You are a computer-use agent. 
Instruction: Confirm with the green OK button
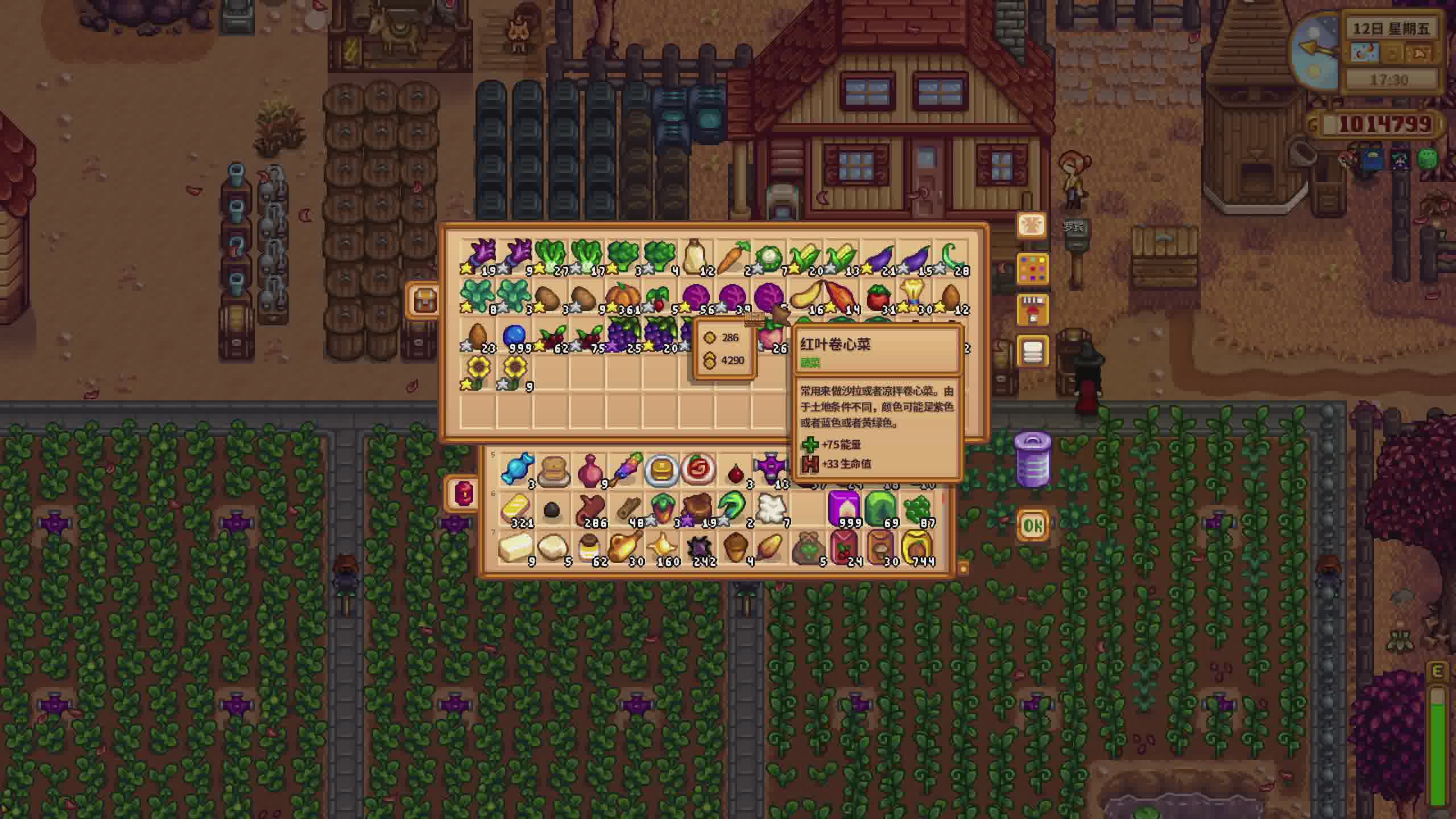click(1032, 526)
